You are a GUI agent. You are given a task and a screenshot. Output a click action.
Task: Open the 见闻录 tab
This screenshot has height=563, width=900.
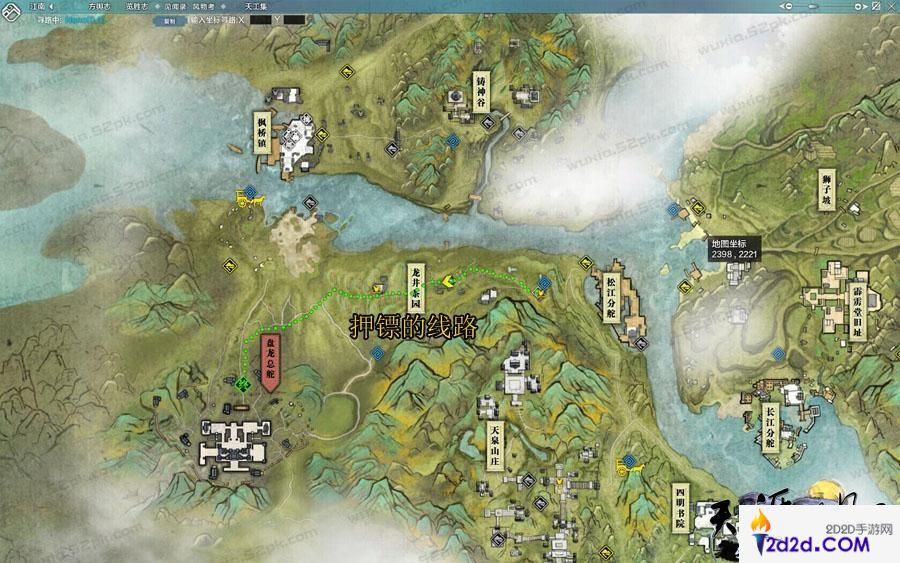click(x=173, y=6)
